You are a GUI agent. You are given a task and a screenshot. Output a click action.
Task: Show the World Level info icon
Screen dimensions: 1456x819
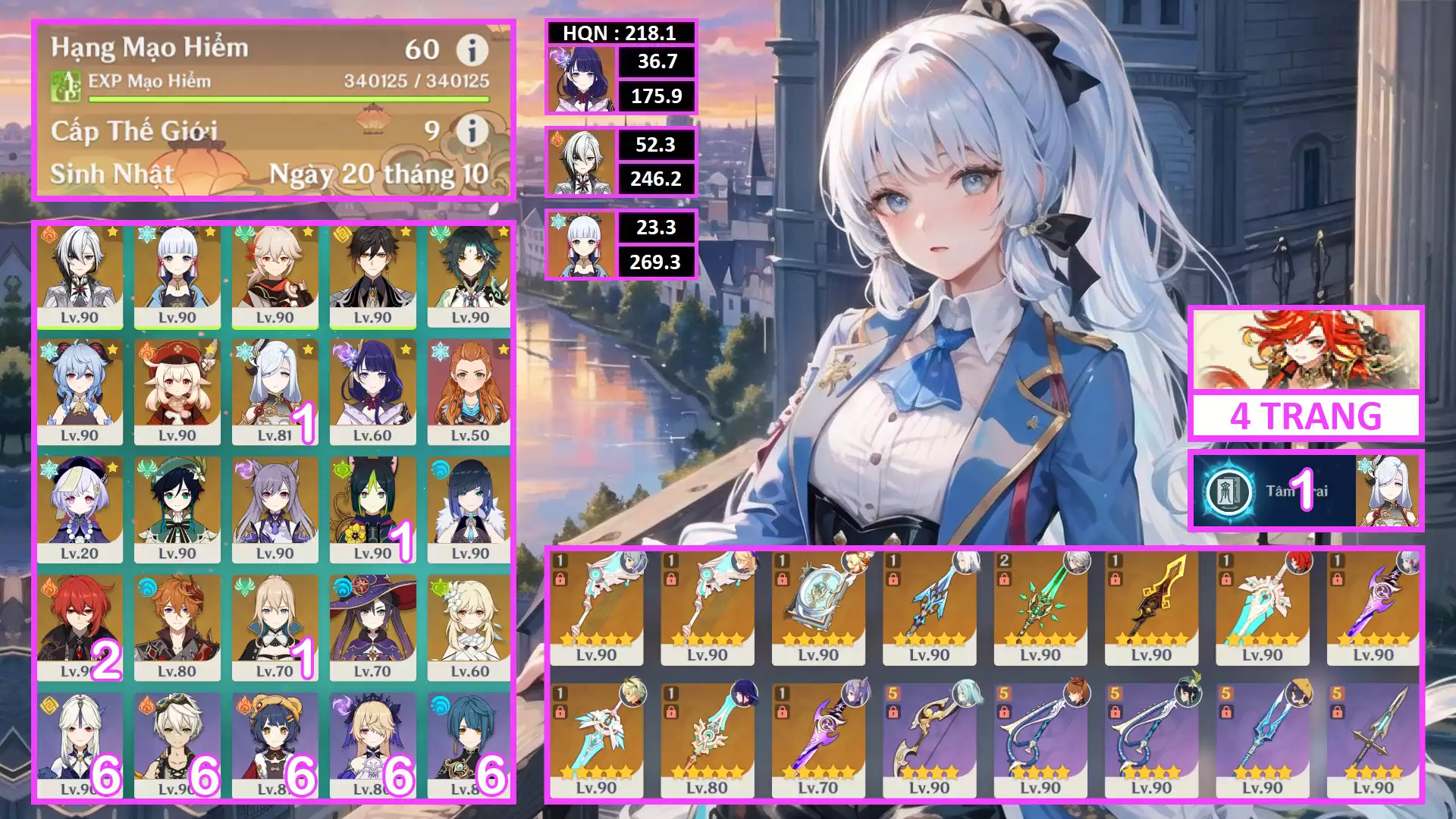point(472,130)
